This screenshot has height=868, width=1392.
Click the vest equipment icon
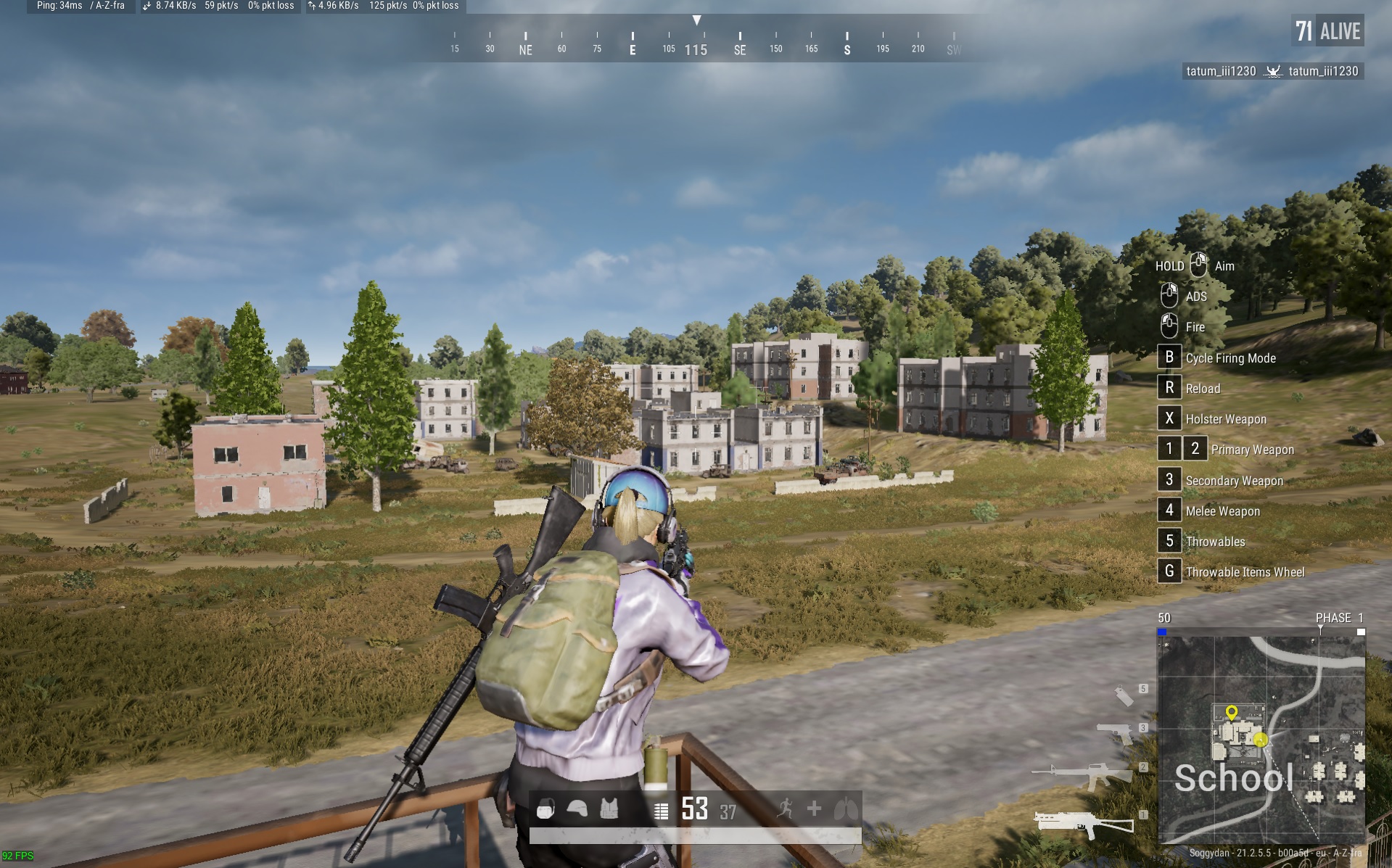[x=609, y=808]
